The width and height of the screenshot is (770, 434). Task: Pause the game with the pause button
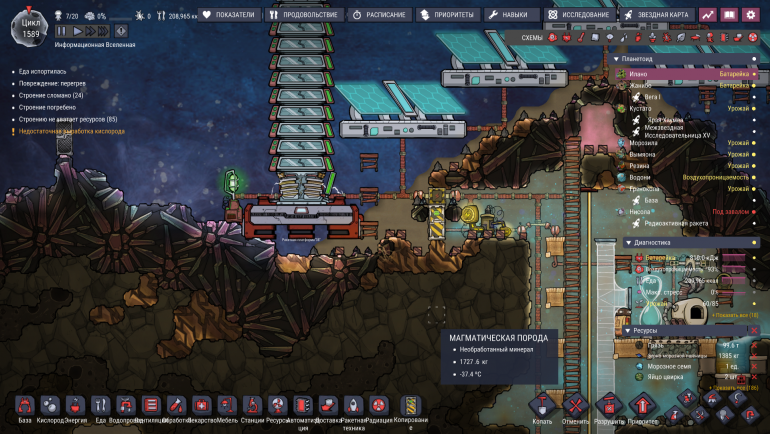62,32
